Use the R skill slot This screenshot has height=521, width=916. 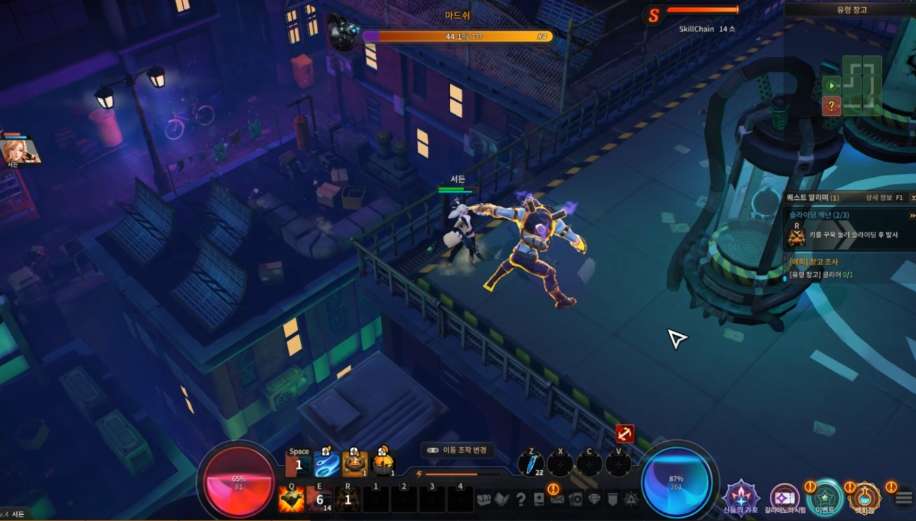[x=347, y=498]
